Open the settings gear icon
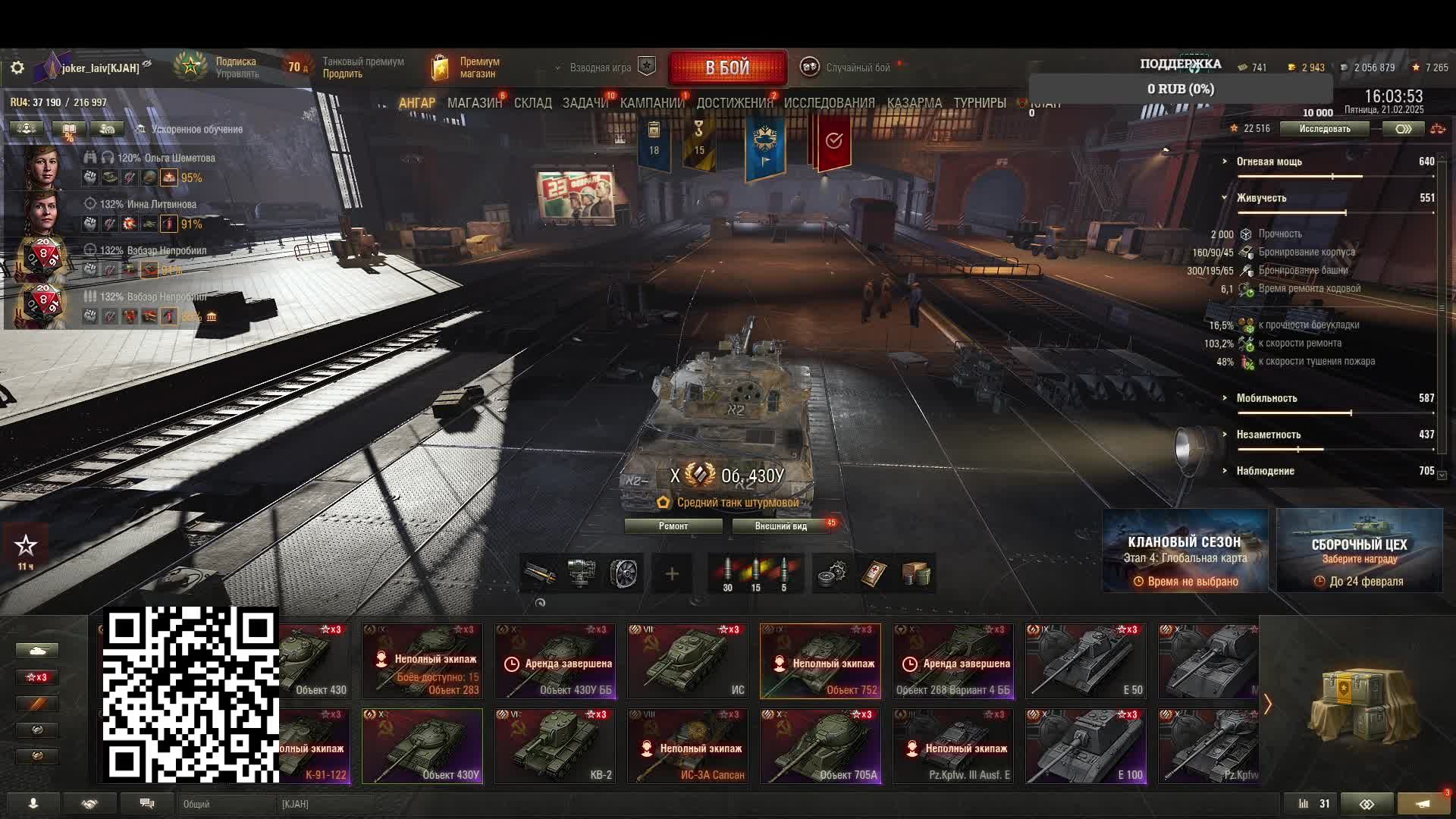Image resolution: width=1456 pixels, height=819 pixels. 17,68
